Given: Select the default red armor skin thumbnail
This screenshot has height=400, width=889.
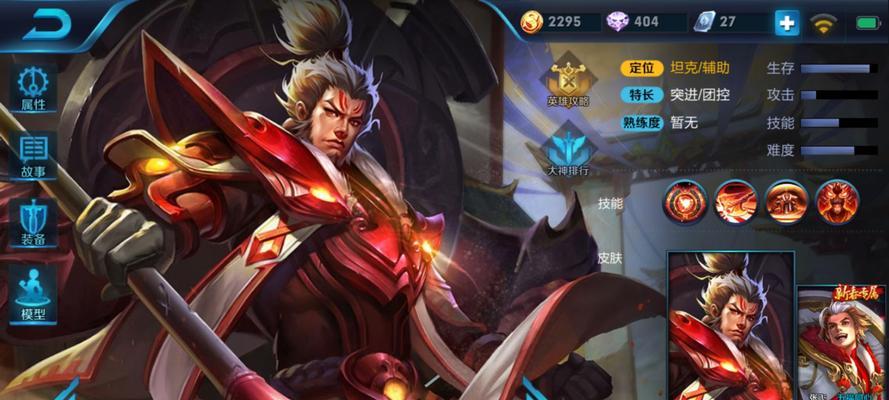Looking at the screenshot, I should click(730, 325).
